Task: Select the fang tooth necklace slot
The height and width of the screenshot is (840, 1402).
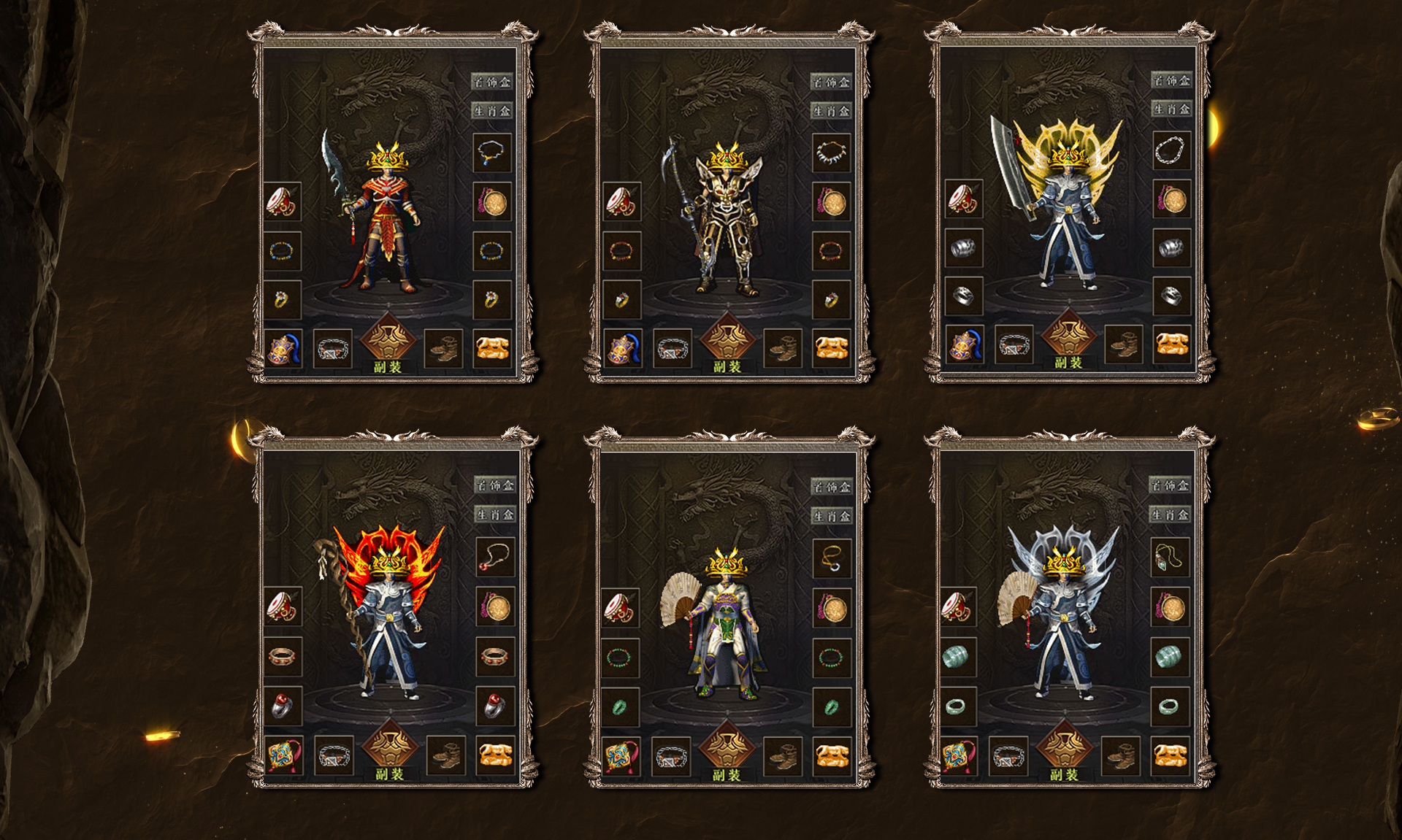Action: click(x=831, y=153)
